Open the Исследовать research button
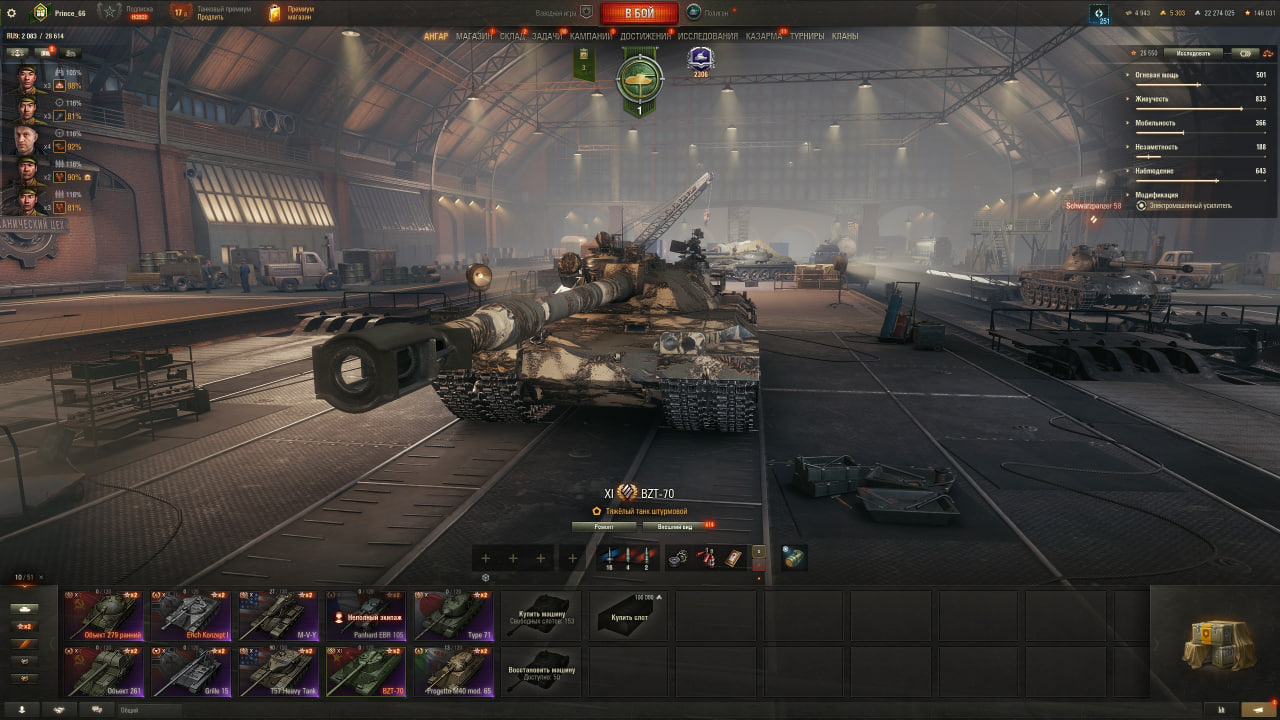This screenshot has width=1280, height=720. coord(1193,53)
